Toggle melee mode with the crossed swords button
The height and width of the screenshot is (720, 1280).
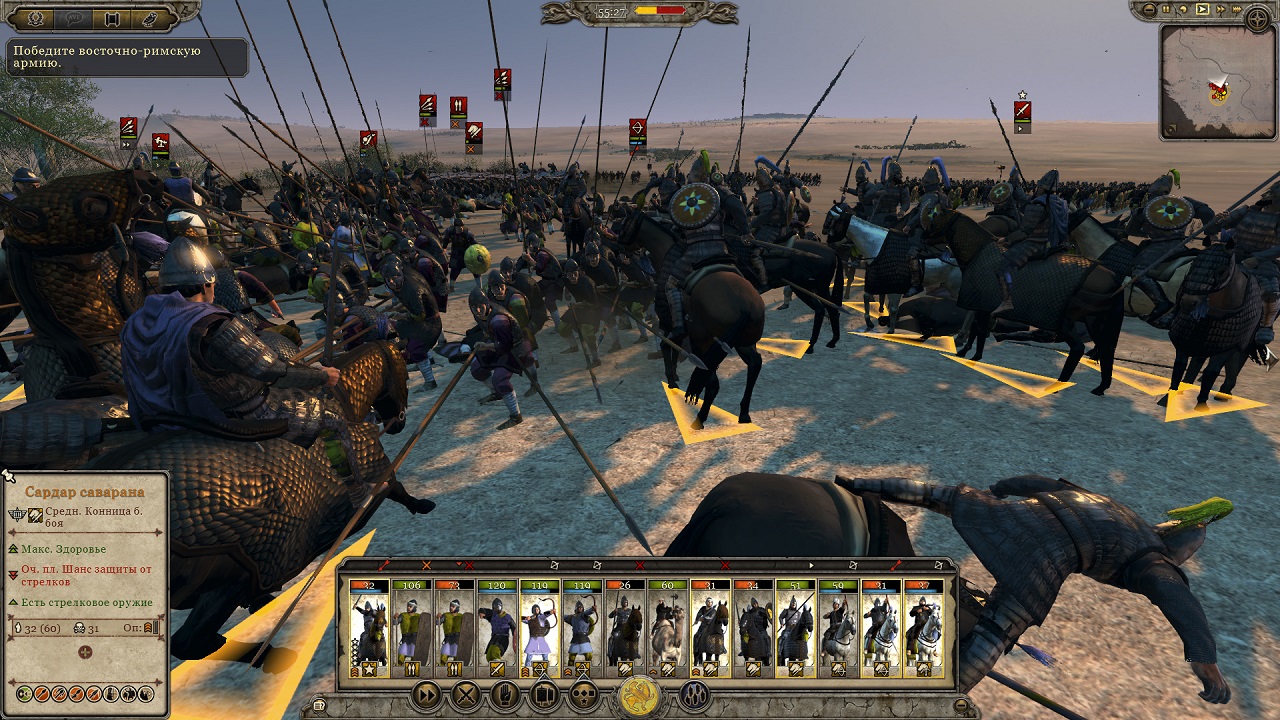(x=466, y=694)
